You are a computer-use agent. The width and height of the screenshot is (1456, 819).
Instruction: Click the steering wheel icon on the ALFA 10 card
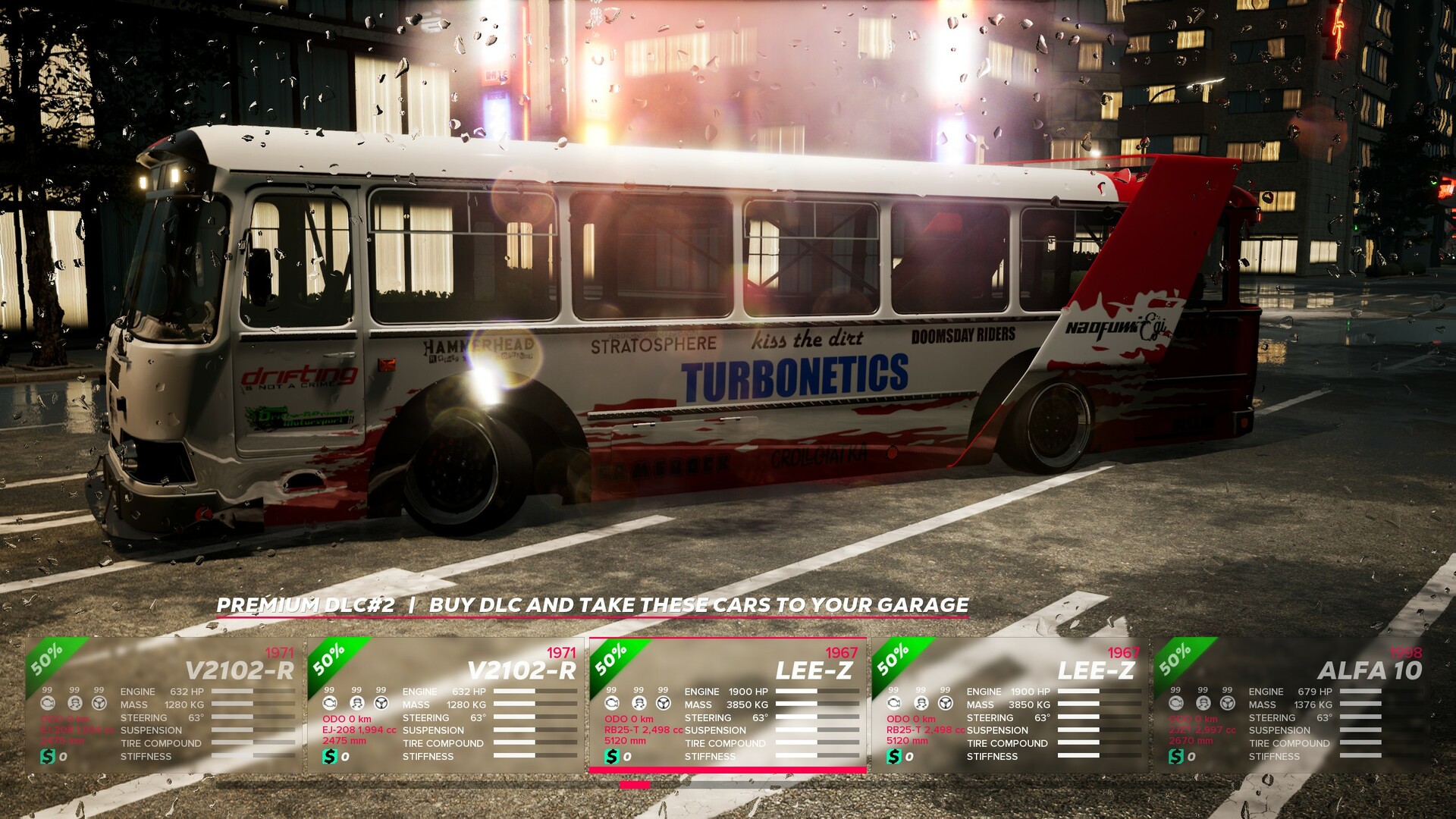1227,702
